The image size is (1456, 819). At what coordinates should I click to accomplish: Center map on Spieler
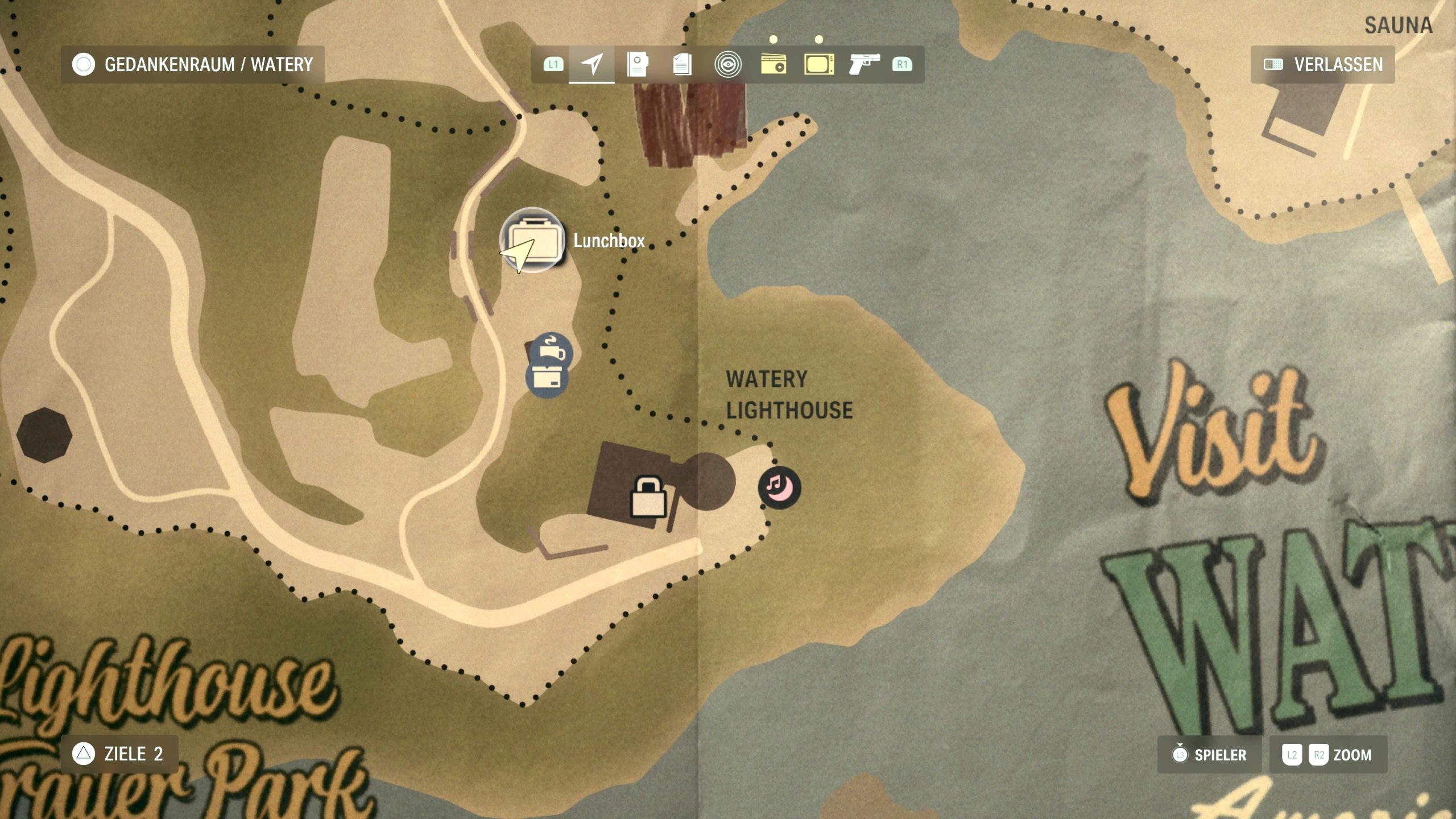[1209, 755]
